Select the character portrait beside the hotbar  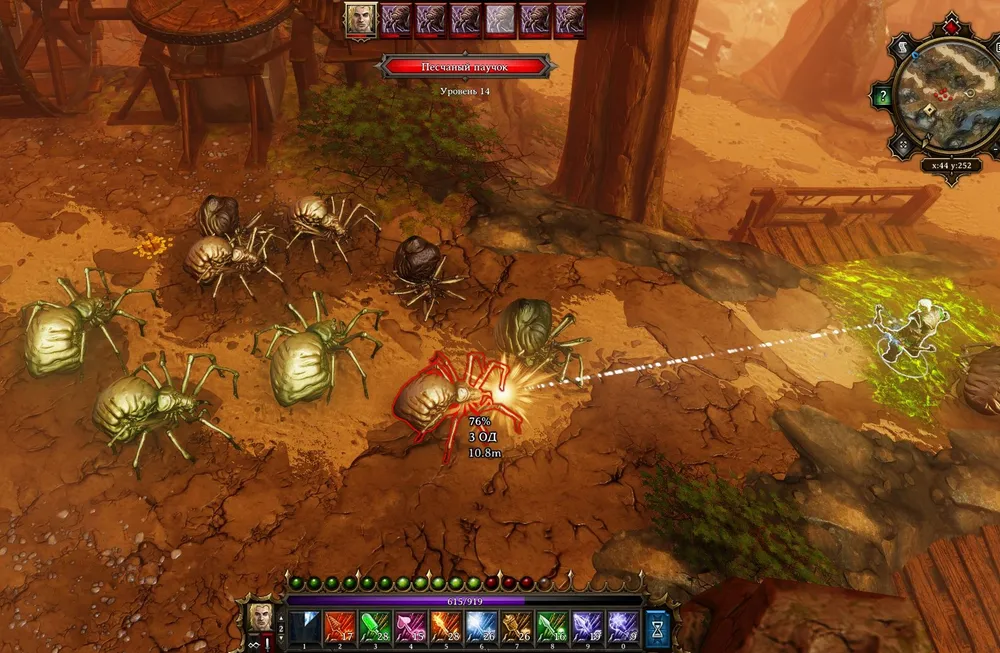261,615
